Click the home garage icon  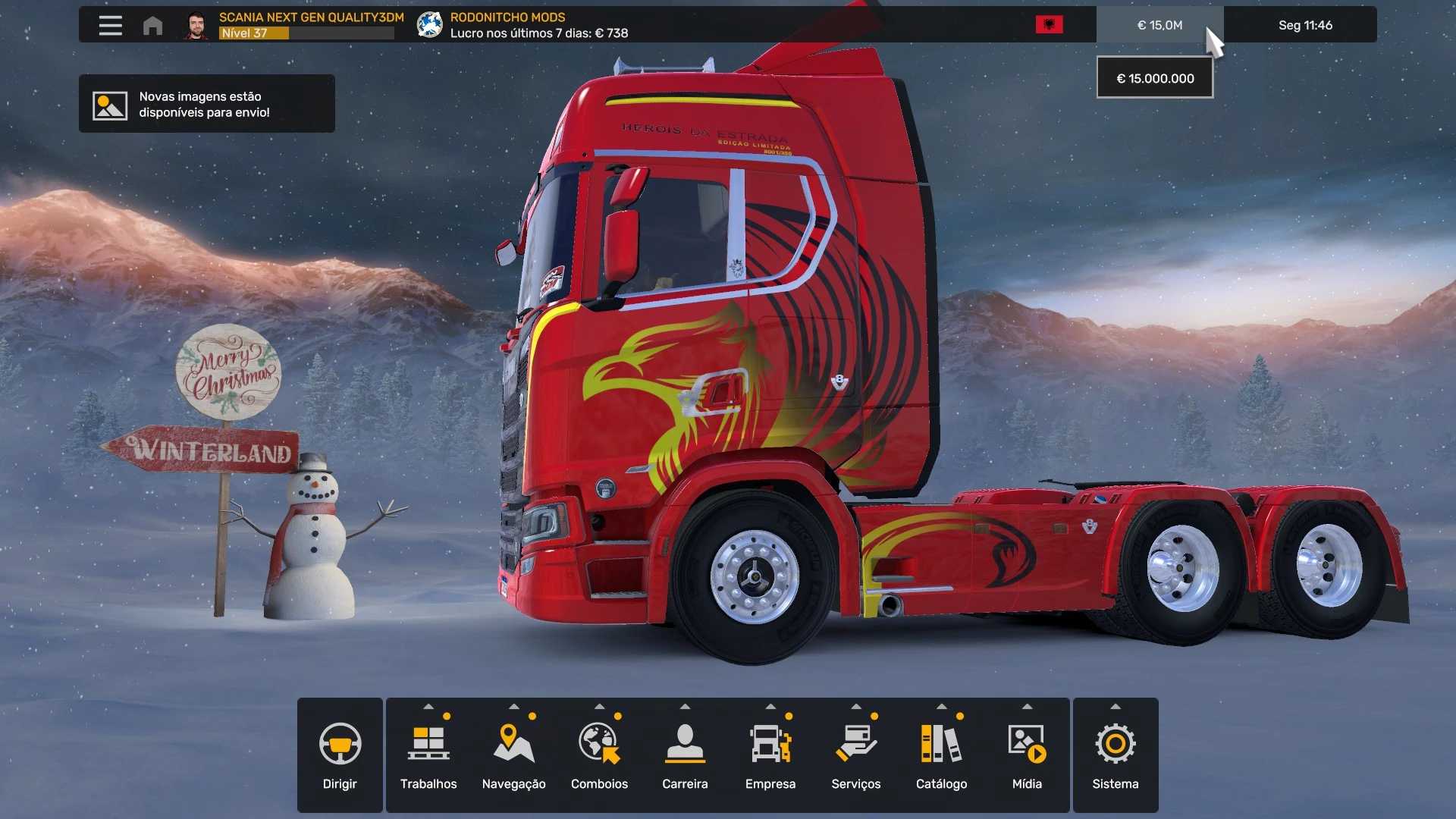152,26
